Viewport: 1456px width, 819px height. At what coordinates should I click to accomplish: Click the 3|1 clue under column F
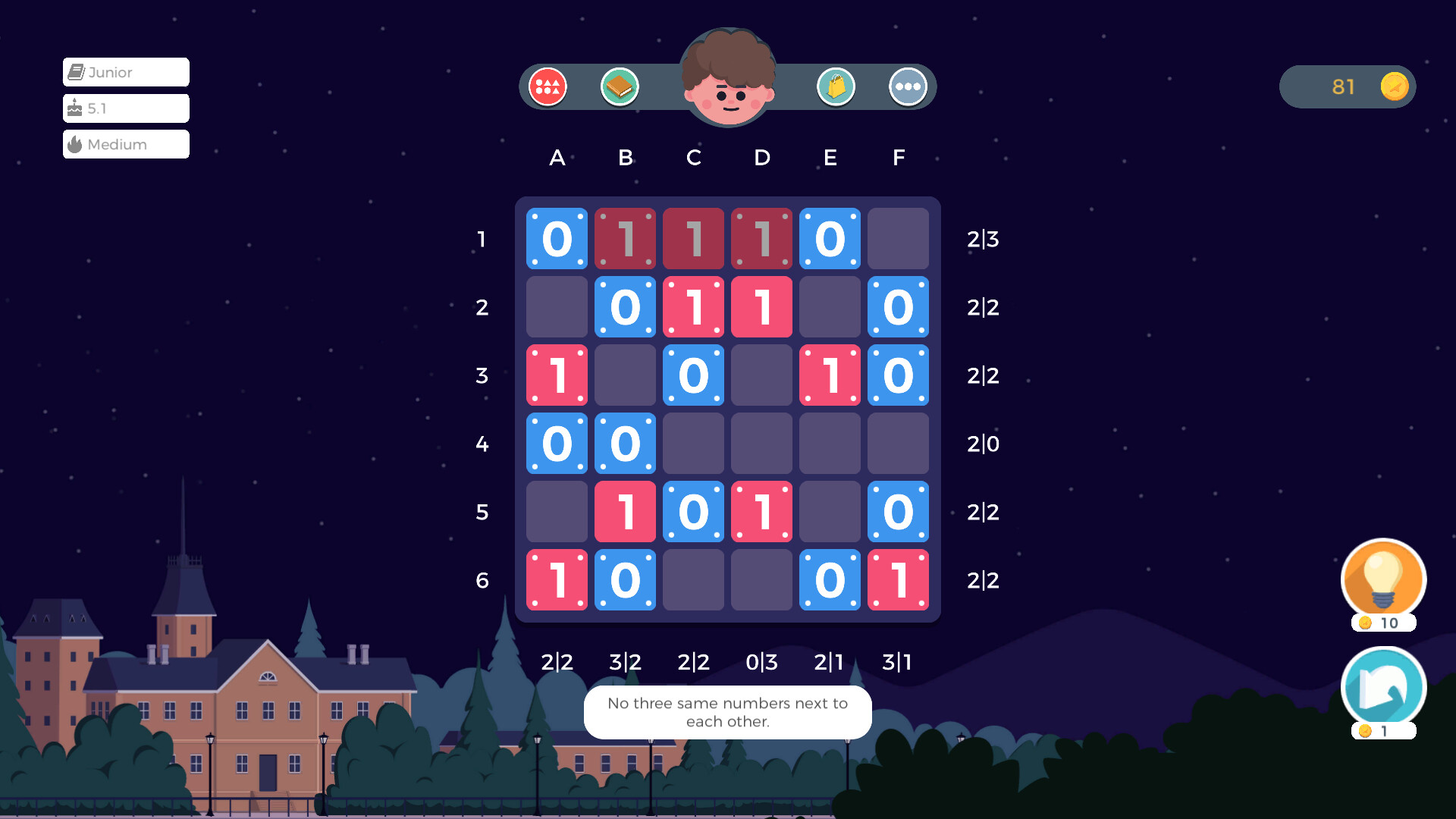pyautogui.click(x=898, y=662)
